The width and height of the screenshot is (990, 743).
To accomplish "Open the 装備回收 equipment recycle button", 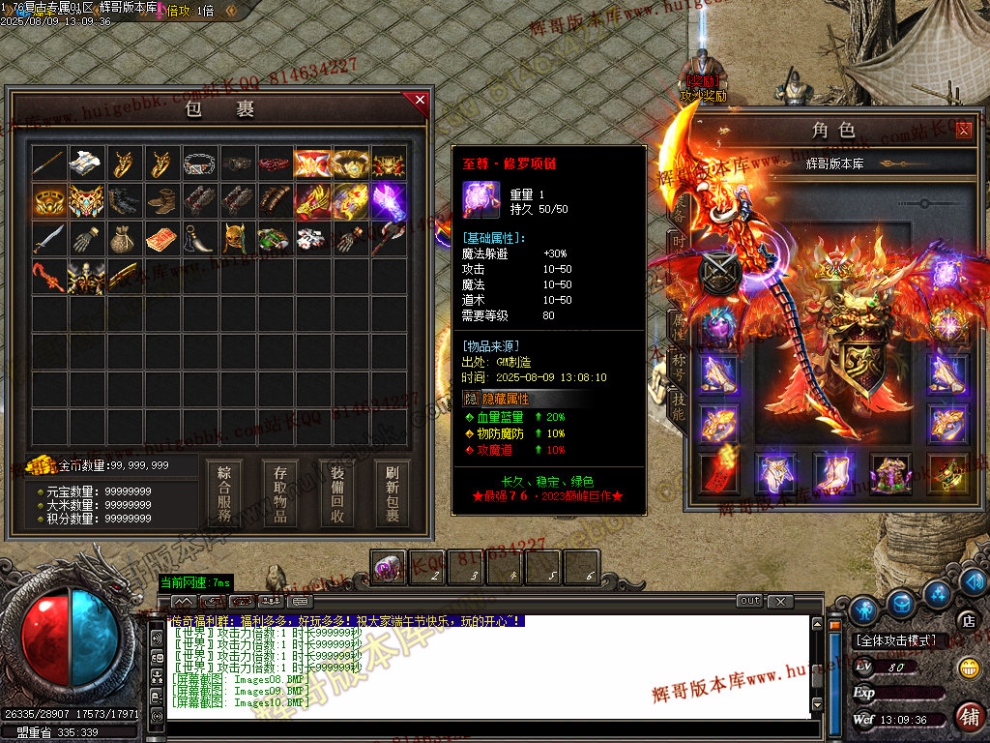I will point(337,493).
